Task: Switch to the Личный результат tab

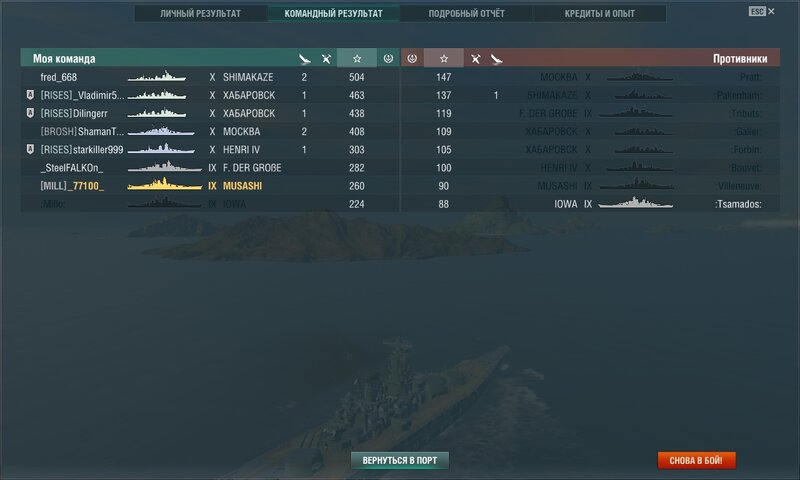Action: pyautogui.click(x=199, y=14)
